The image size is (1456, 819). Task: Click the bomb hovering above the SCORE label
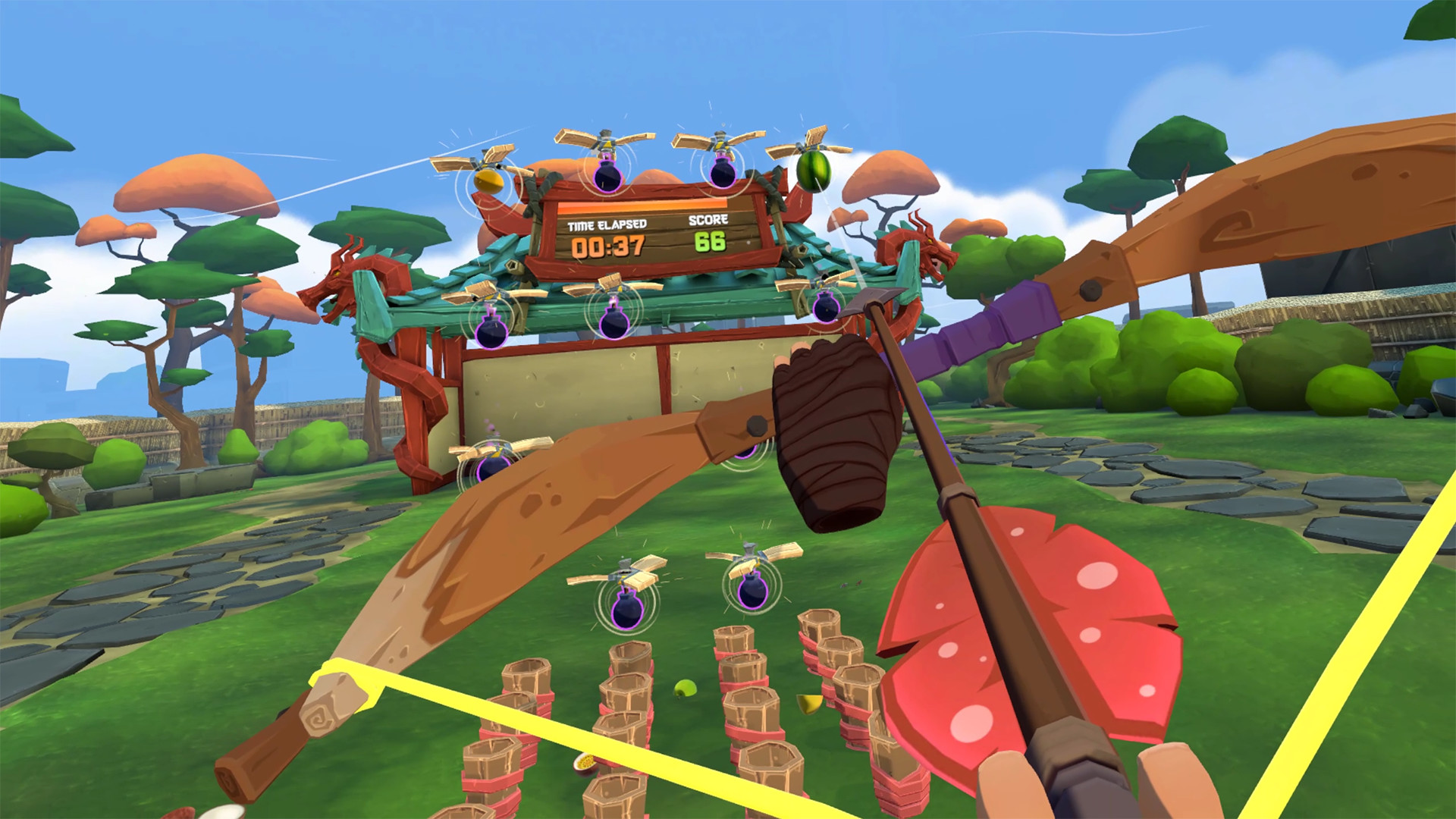tap(721, 174)
